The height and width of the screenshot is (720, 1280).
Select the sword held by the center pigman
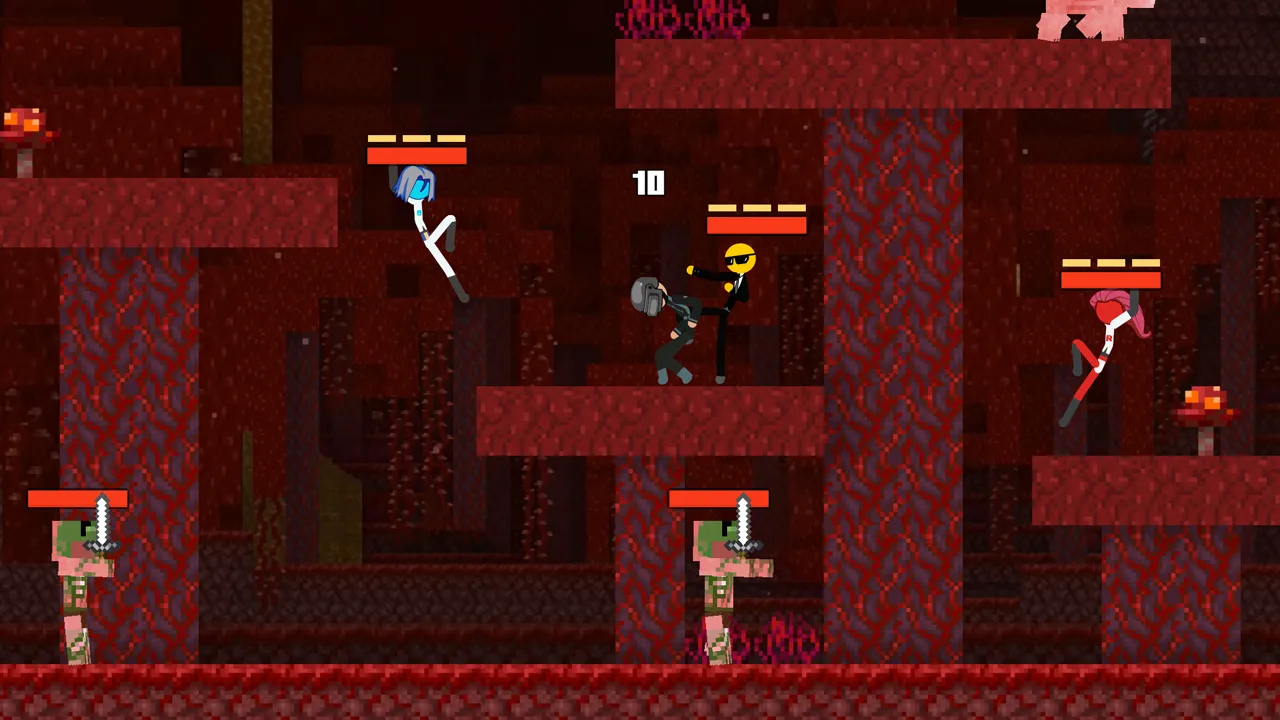[x=742, y=520]
